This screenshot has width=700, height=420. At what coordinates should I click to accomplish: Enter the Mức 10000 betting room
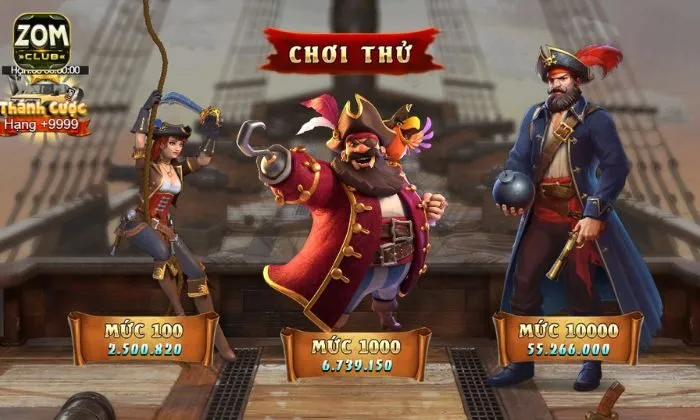[568, 338]
